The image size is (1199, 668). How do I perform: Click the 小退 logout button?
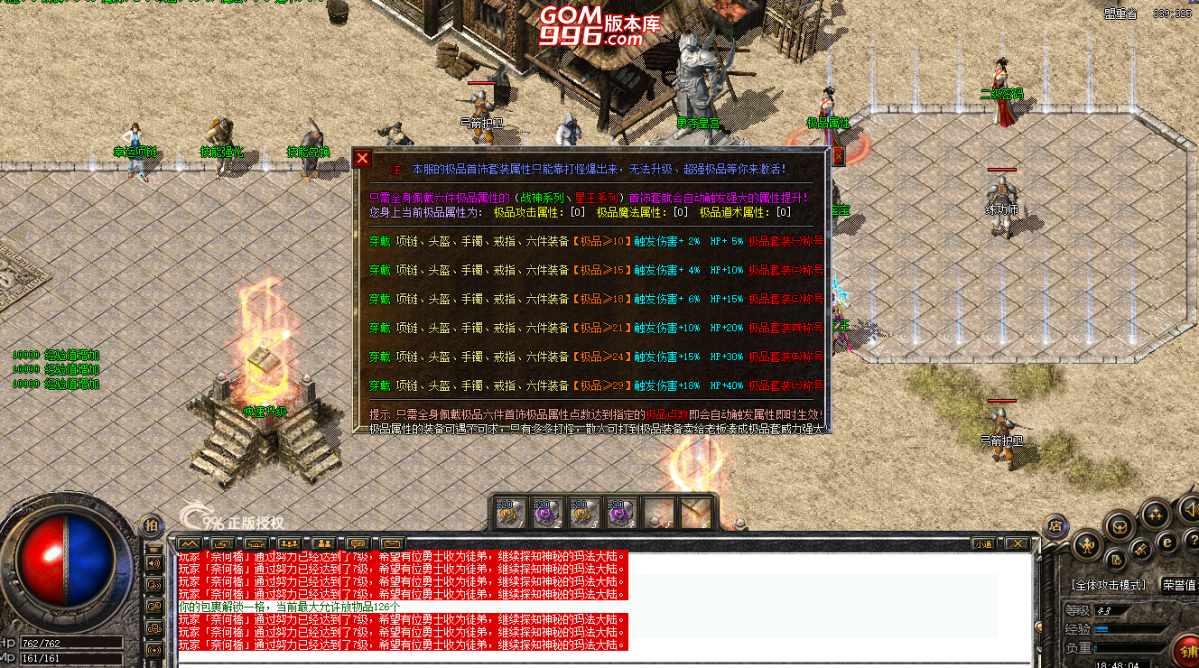(983, 543)
